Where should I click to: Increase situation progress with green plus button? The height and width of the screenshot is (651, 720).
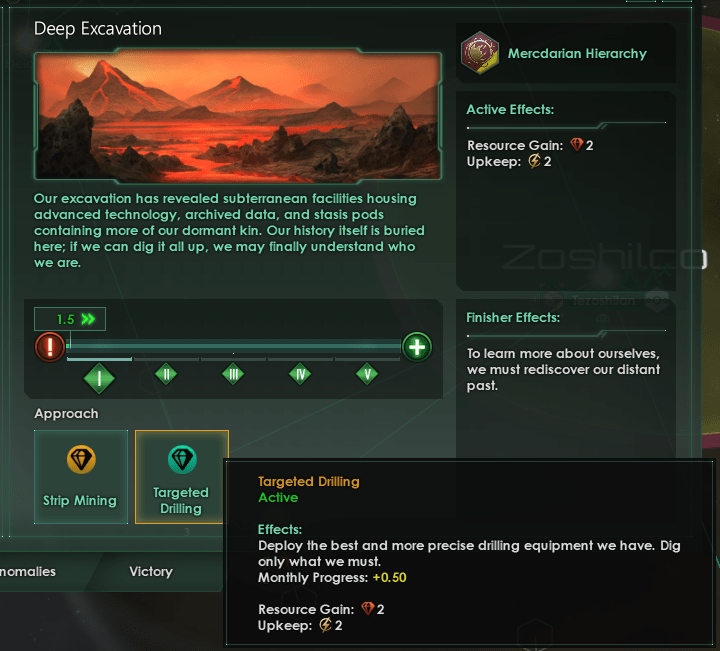tap(417, 347)
